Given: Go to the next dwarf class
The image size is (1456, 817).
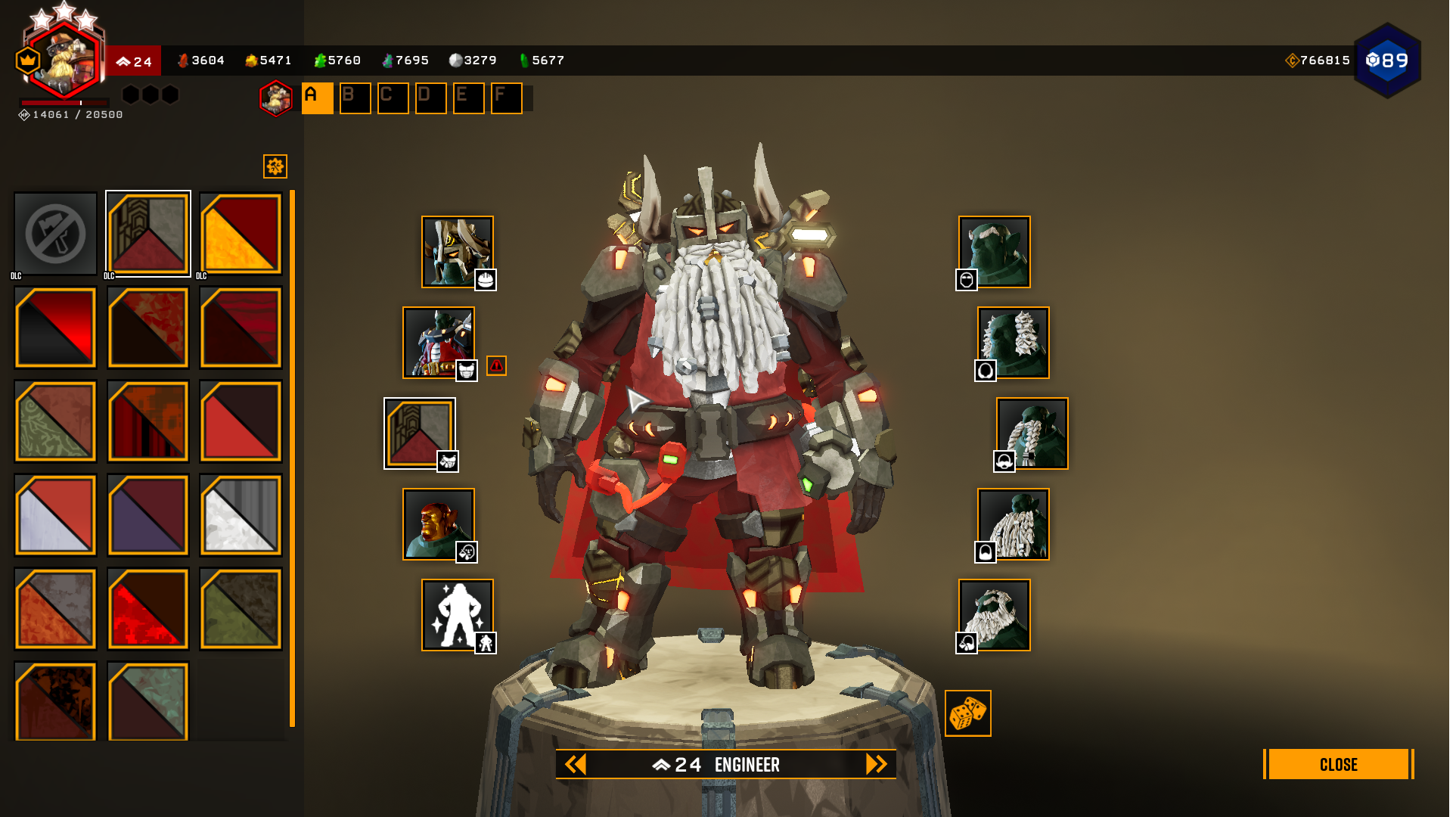Looking at the screenshot, I should 876,764.
